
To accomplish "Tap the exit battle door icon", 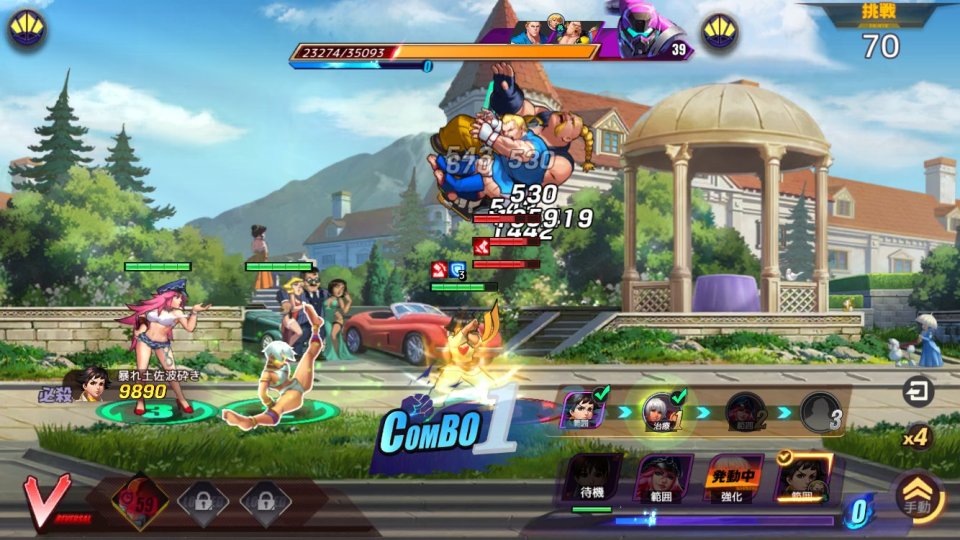I will (917, 392).
